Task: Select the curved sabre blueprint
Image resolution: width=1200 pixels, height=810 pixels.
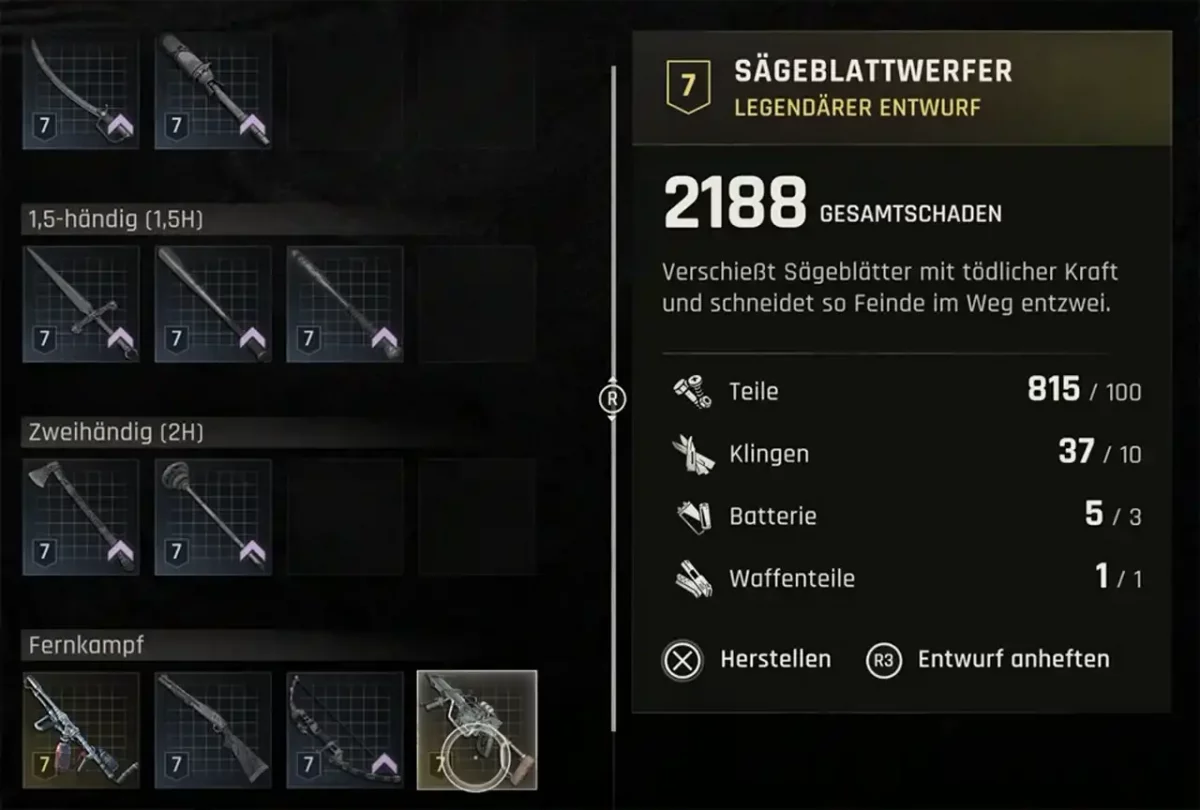Action: tap(81, 91)
